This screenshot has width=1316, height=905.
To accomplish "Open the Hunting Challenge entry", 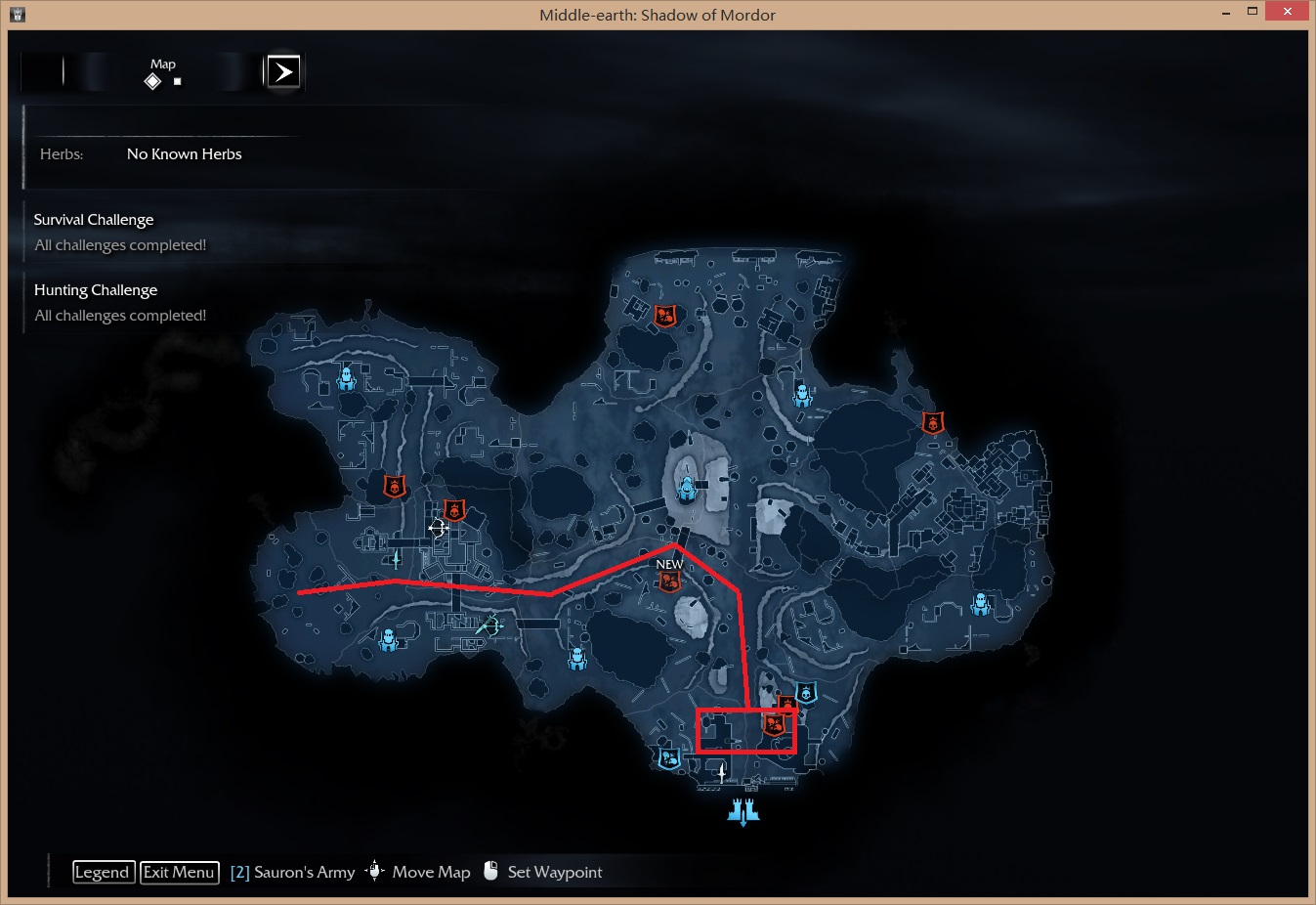I will [96, 290].
